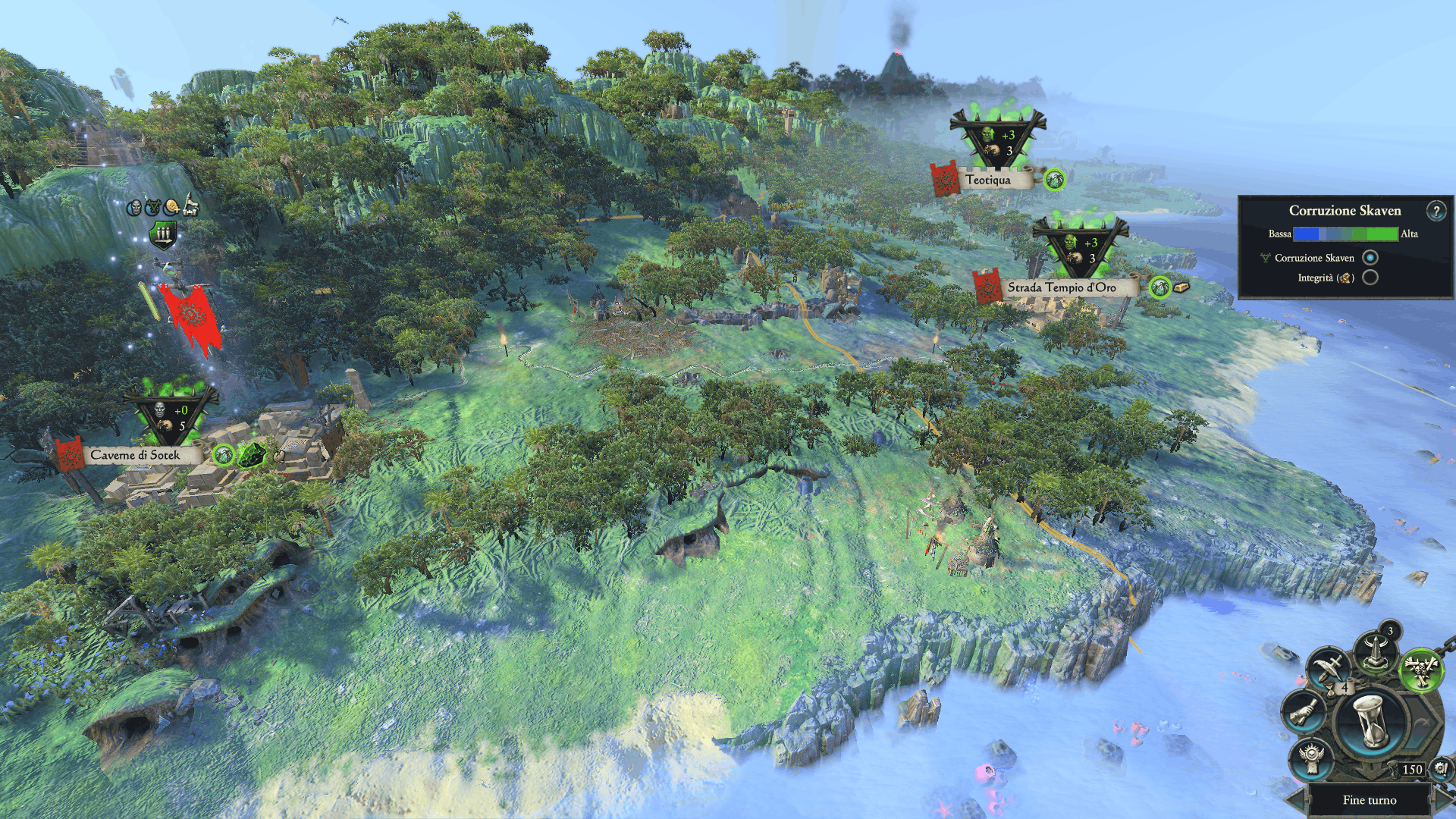Click the army's green march stance shield
1456x819 pixels.
163,235
